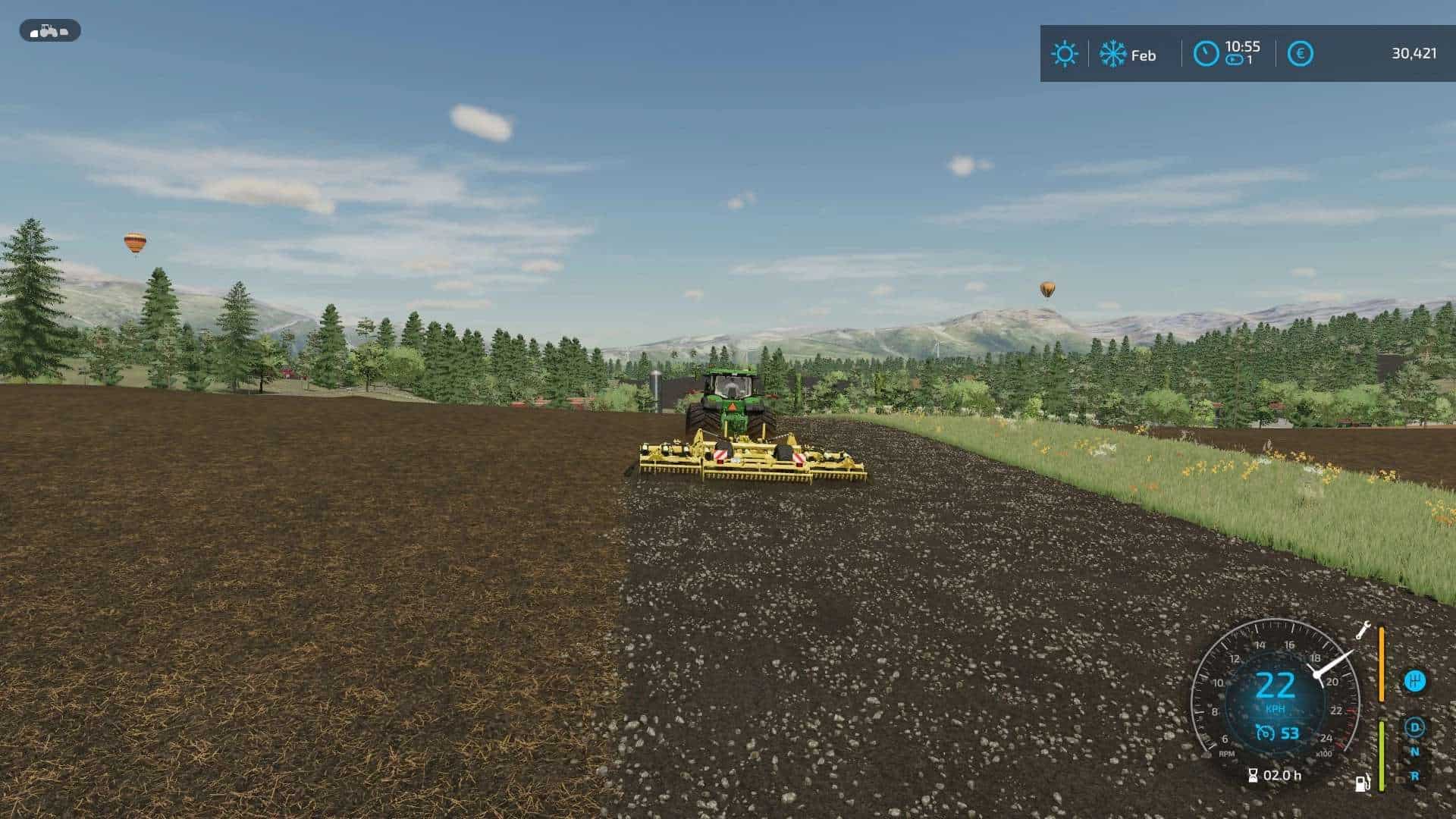Click the gear shifter icon
This screenshot has width=1456, height=819.
[x=1414, y=681]
